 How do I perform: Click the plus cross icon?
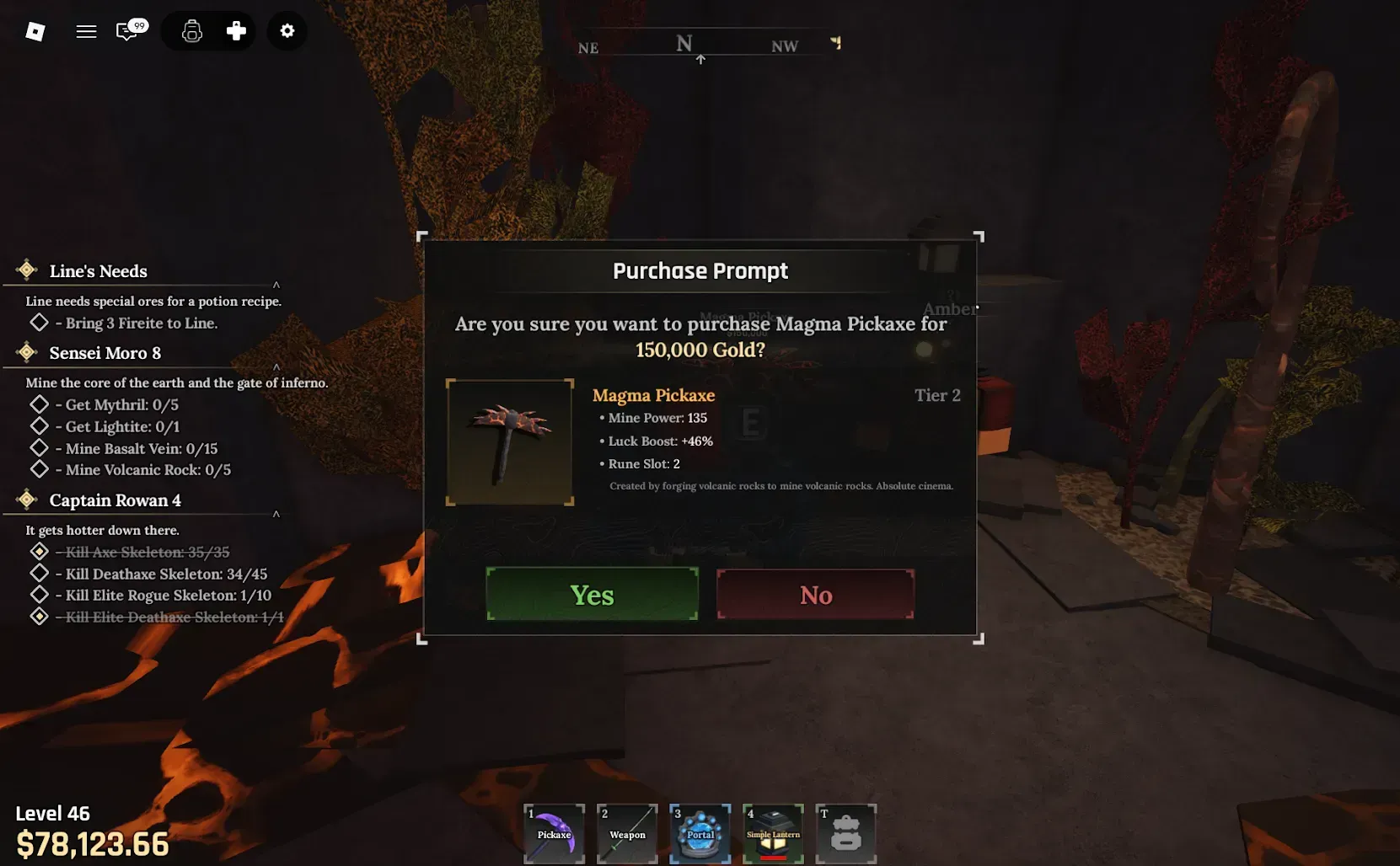click(236, 31)
